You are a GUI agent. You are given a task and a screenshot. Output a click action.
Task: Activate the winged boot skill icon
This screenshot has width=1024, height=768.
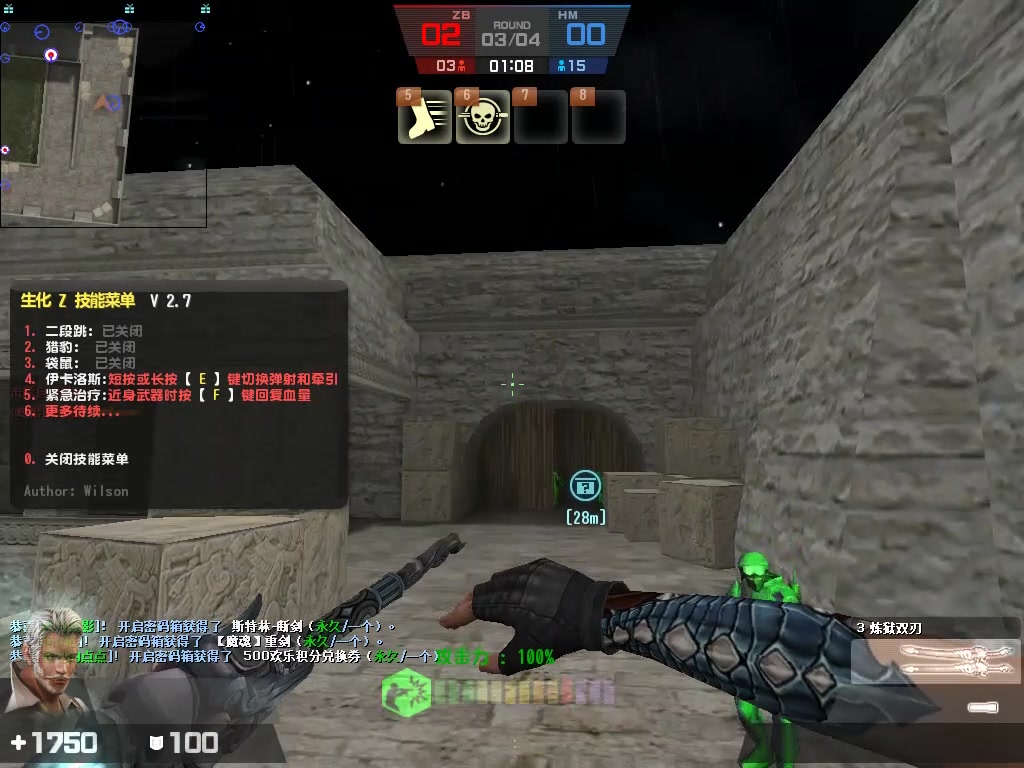click(425, 118)
